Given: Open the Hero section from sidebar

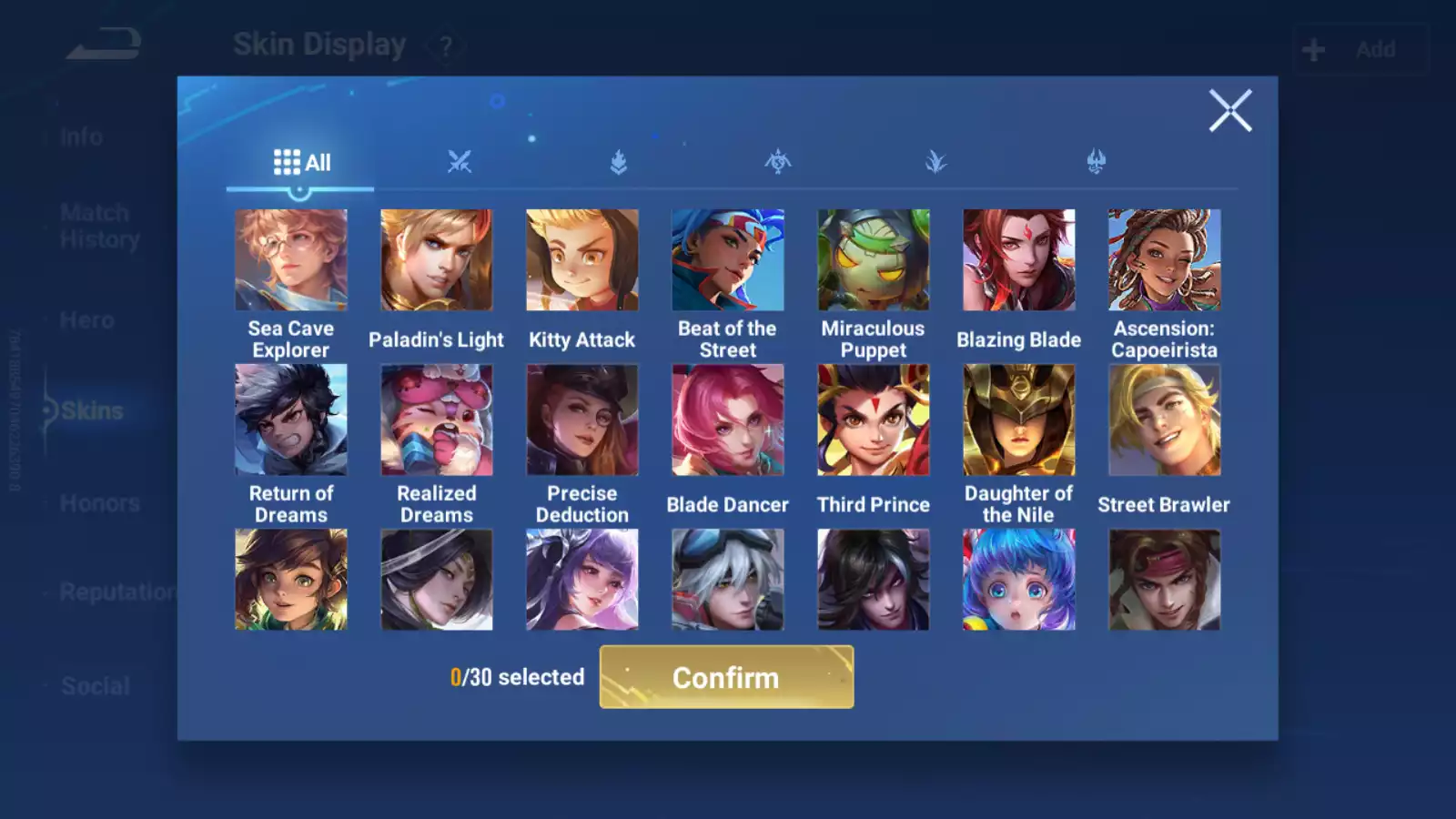Looking at the screenshot, I should pos(86,319).
